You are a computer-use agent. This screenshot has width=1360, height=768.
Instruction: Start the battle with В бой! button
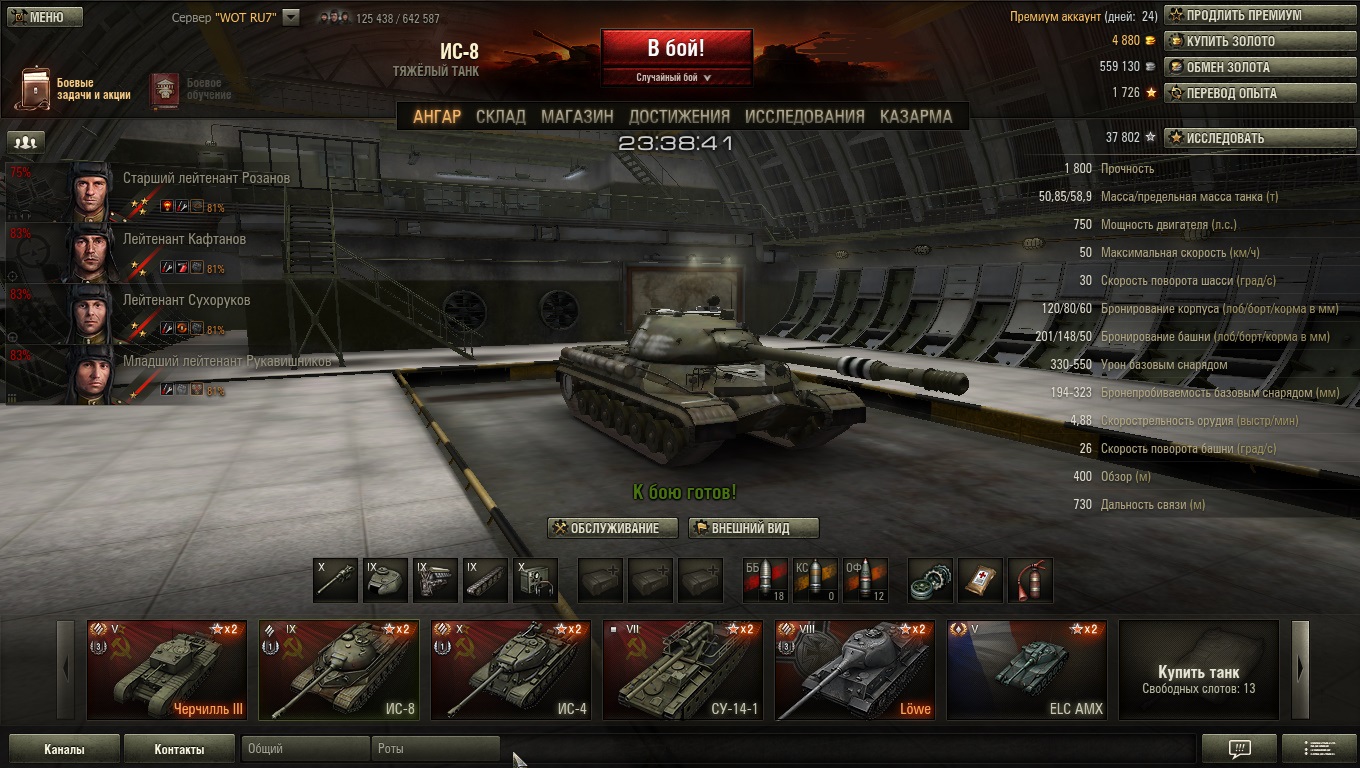click(676, 48)
